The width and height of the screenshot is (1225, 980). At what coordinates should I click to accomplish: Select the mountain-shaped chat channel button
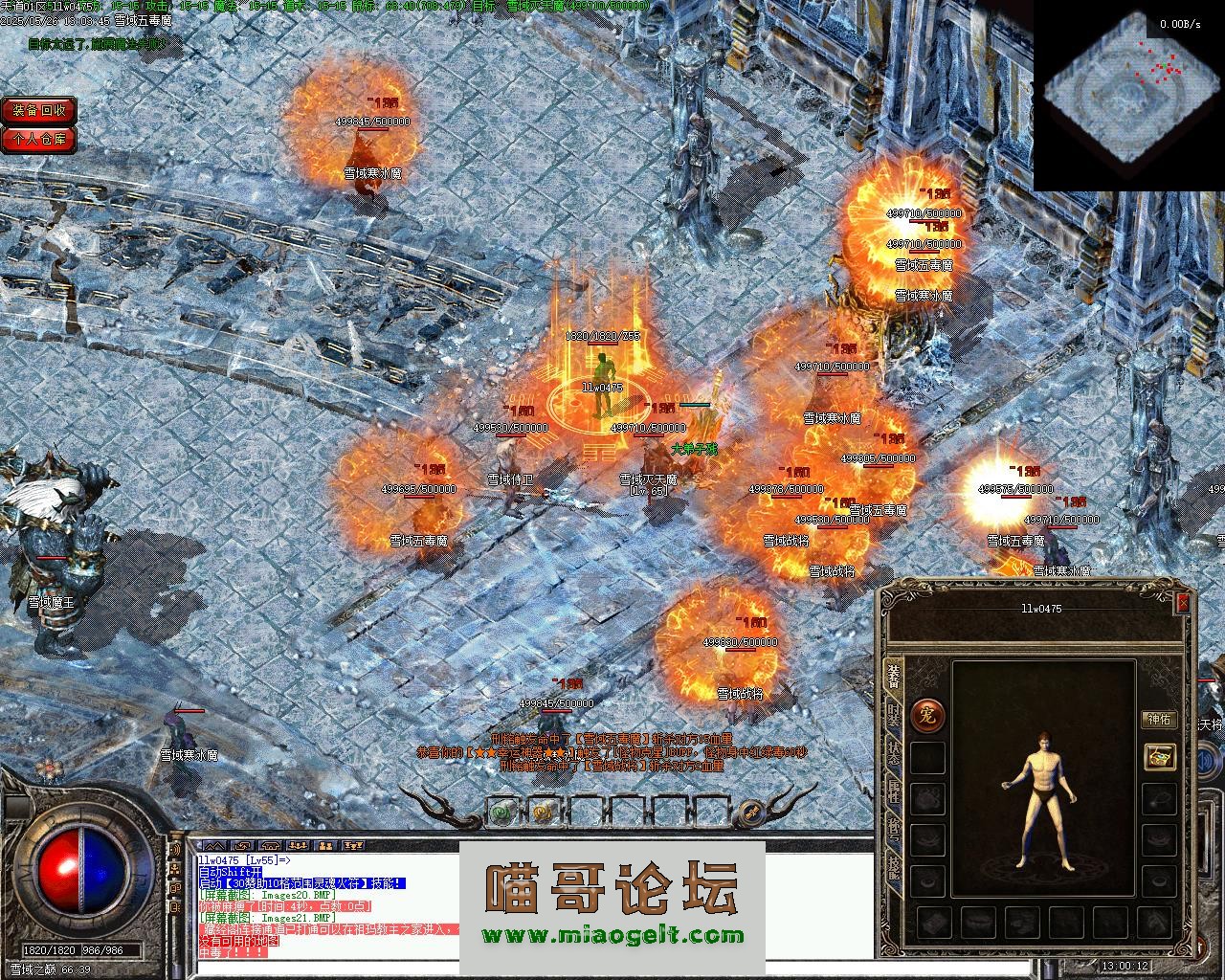click(214, 846)
